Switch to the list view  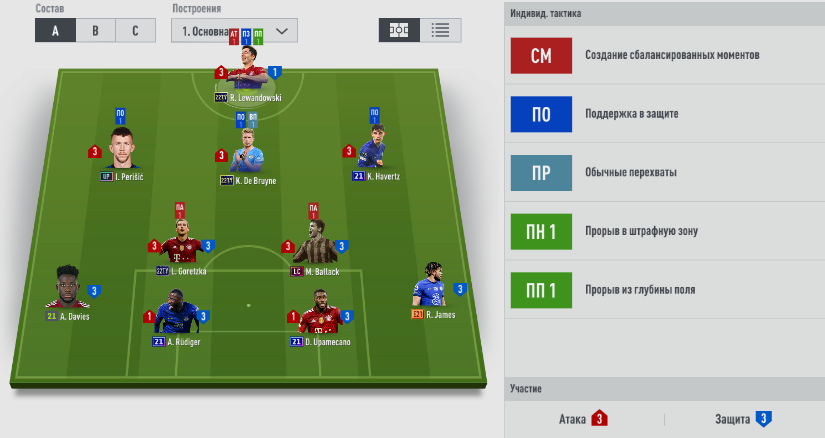click(439, 30)
